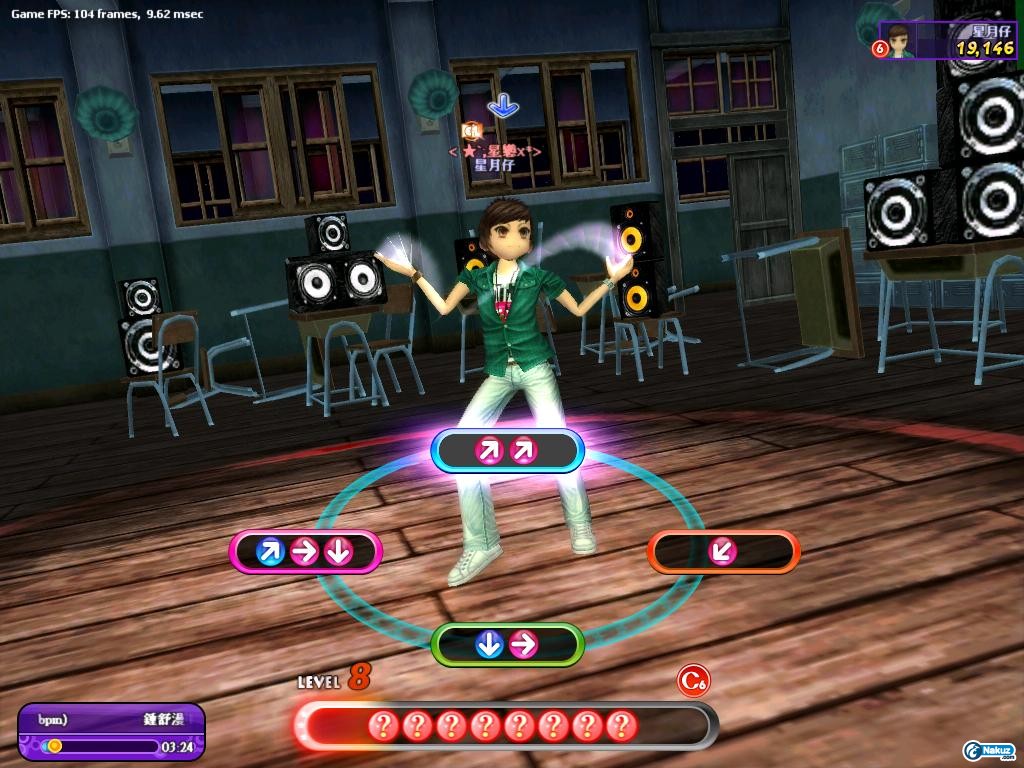Open the Nakuz logo link
Viewport: 1024px width, 768px height.
click(989, 750)
